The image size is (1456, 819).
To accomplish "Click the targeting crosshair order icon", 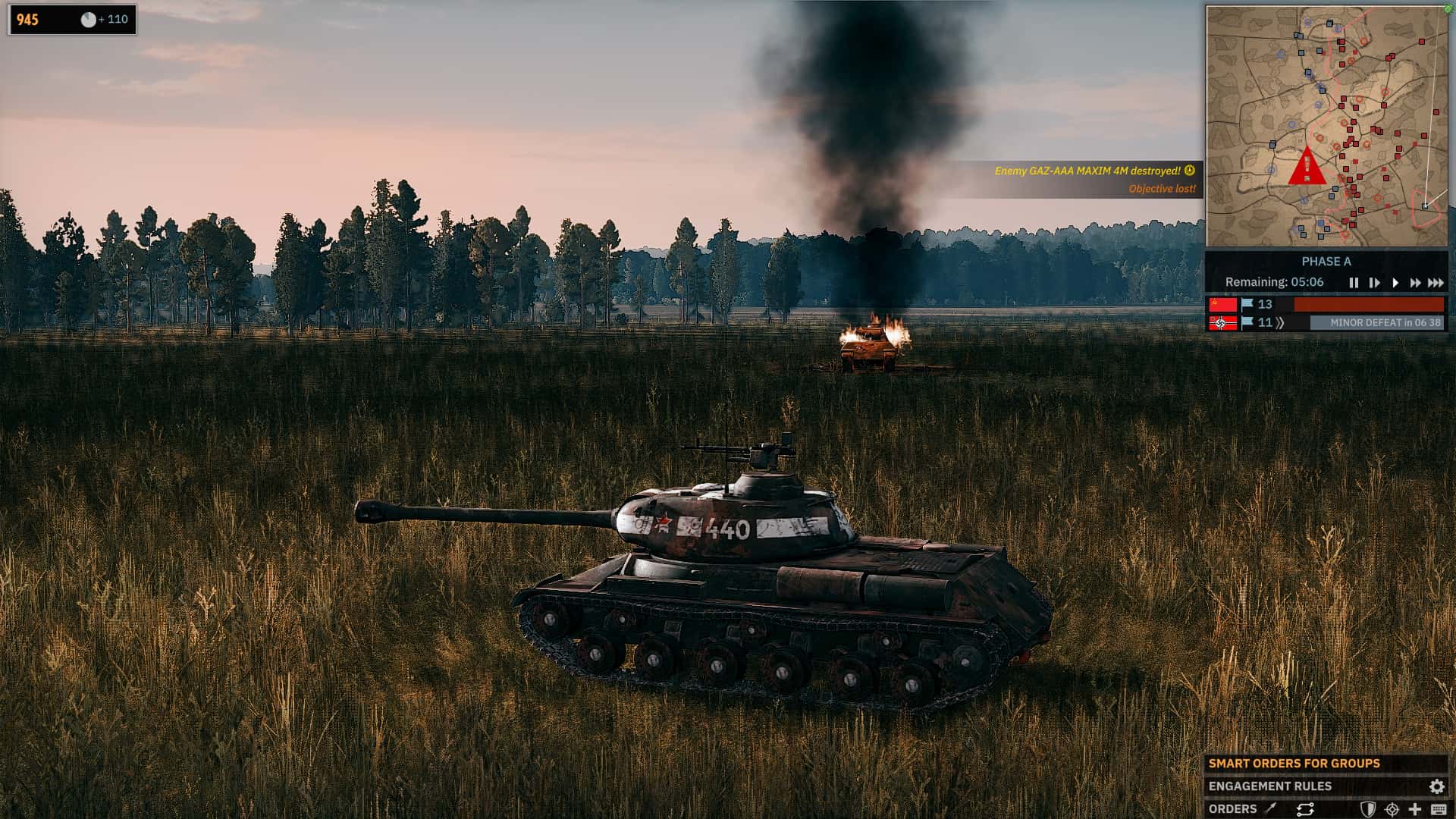I will coord(1392,808).
